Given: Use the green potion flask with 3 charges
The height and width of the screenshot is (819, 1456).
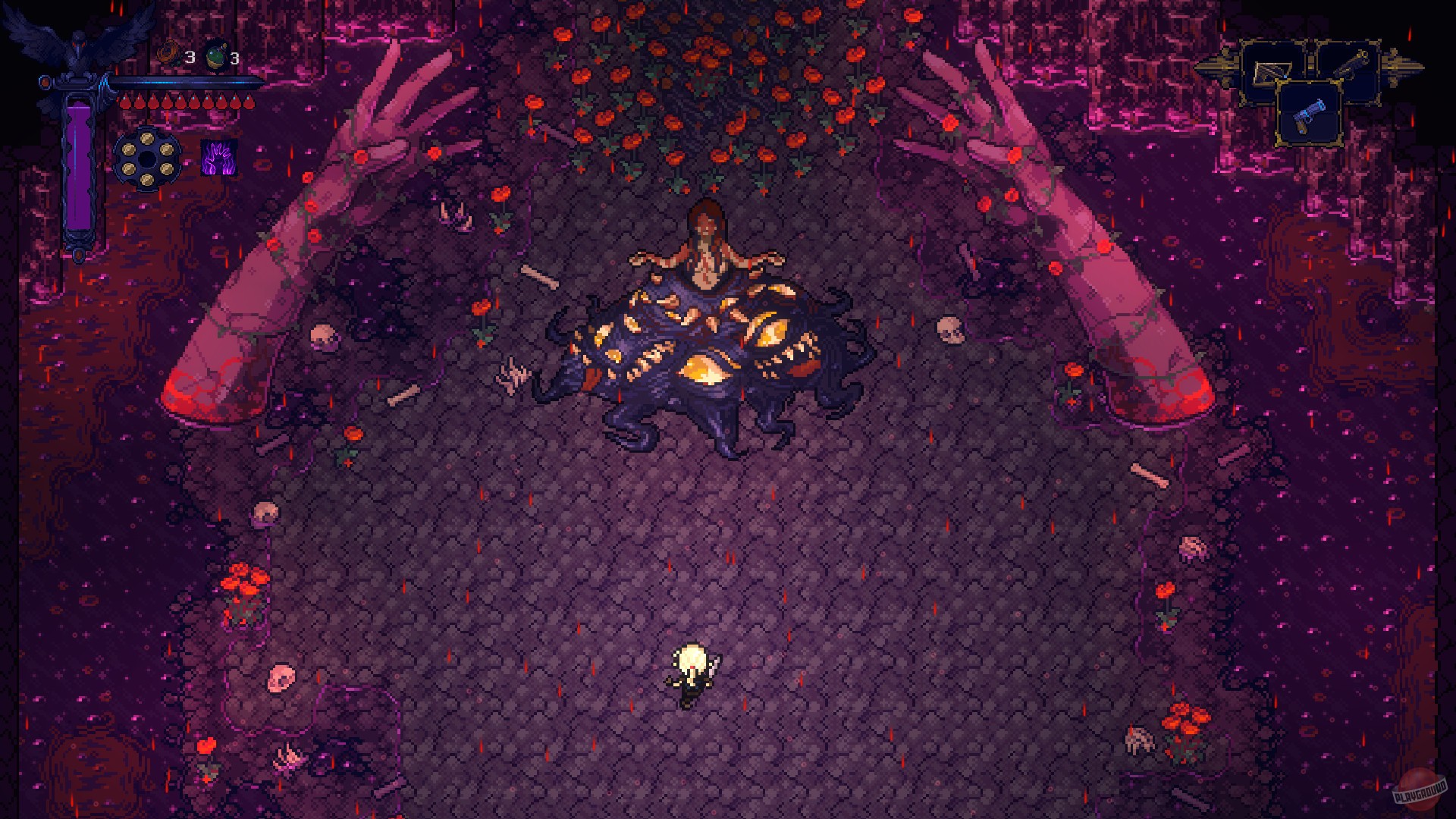Looking at the screenshot, I should coord(215,55).
